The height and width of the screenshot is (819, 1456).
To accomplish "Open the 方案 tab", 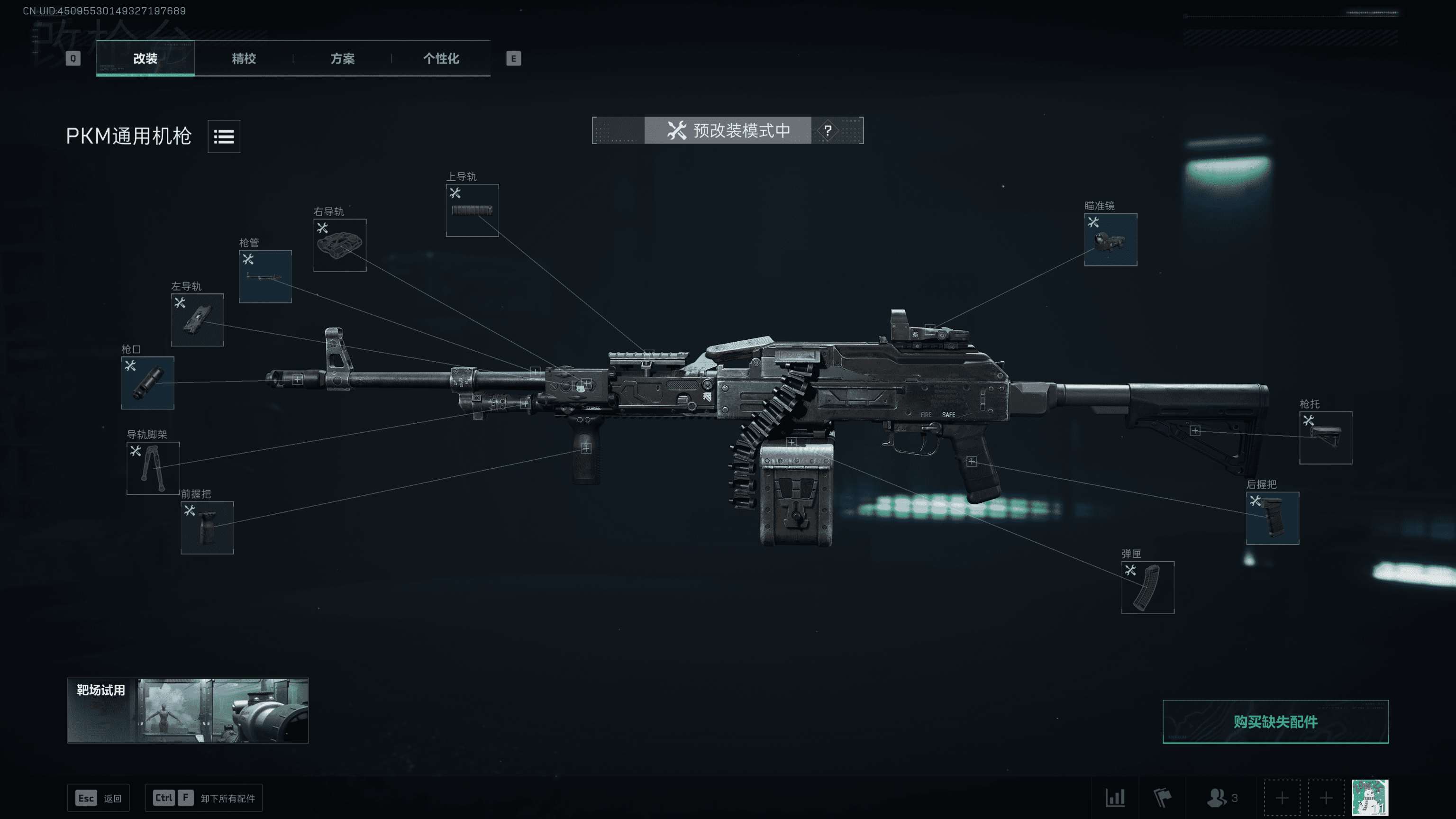I will [x=343, y=58].
